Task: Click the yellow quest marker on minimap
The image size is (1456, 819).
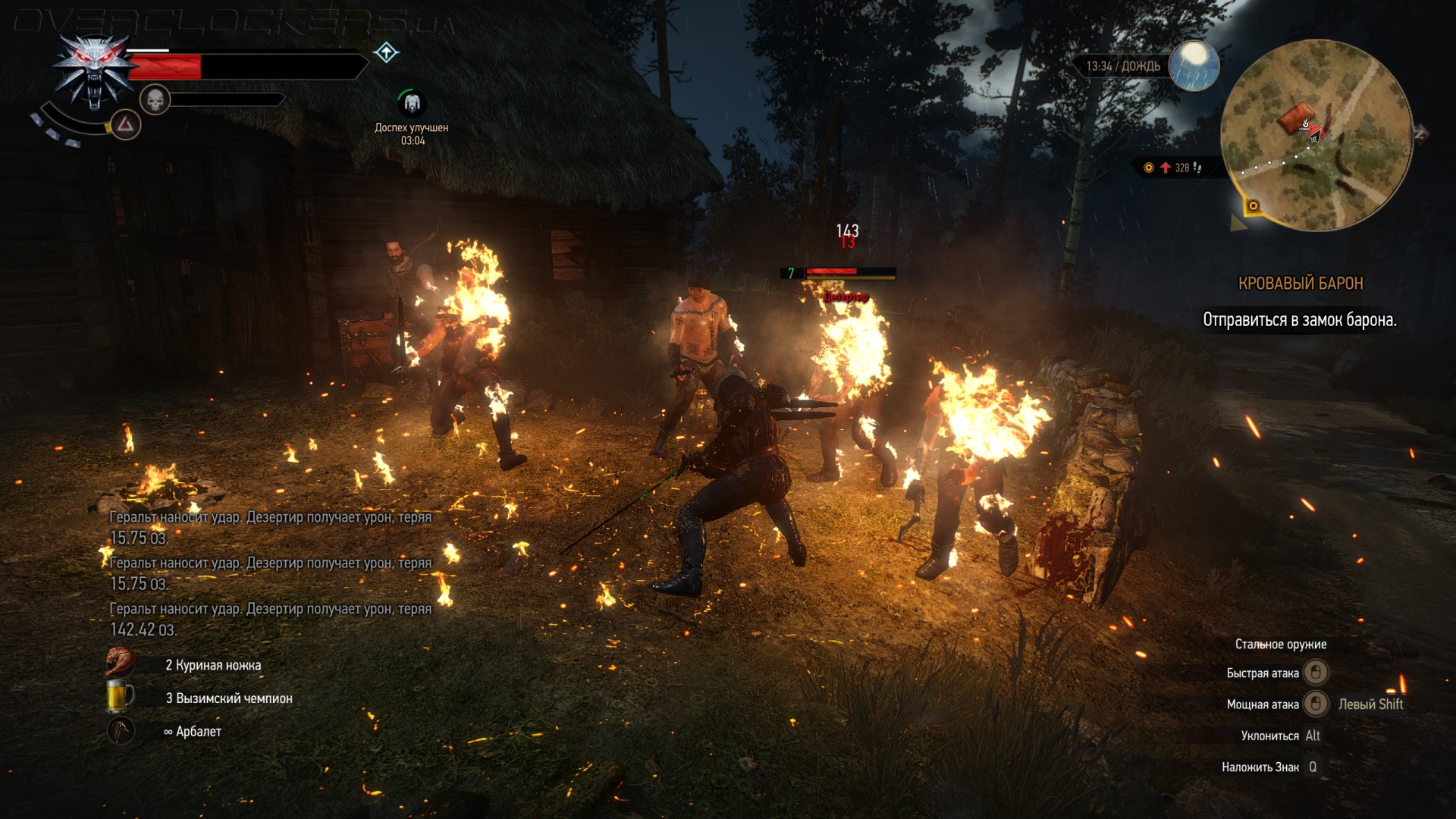Action: coord(1253,206)
